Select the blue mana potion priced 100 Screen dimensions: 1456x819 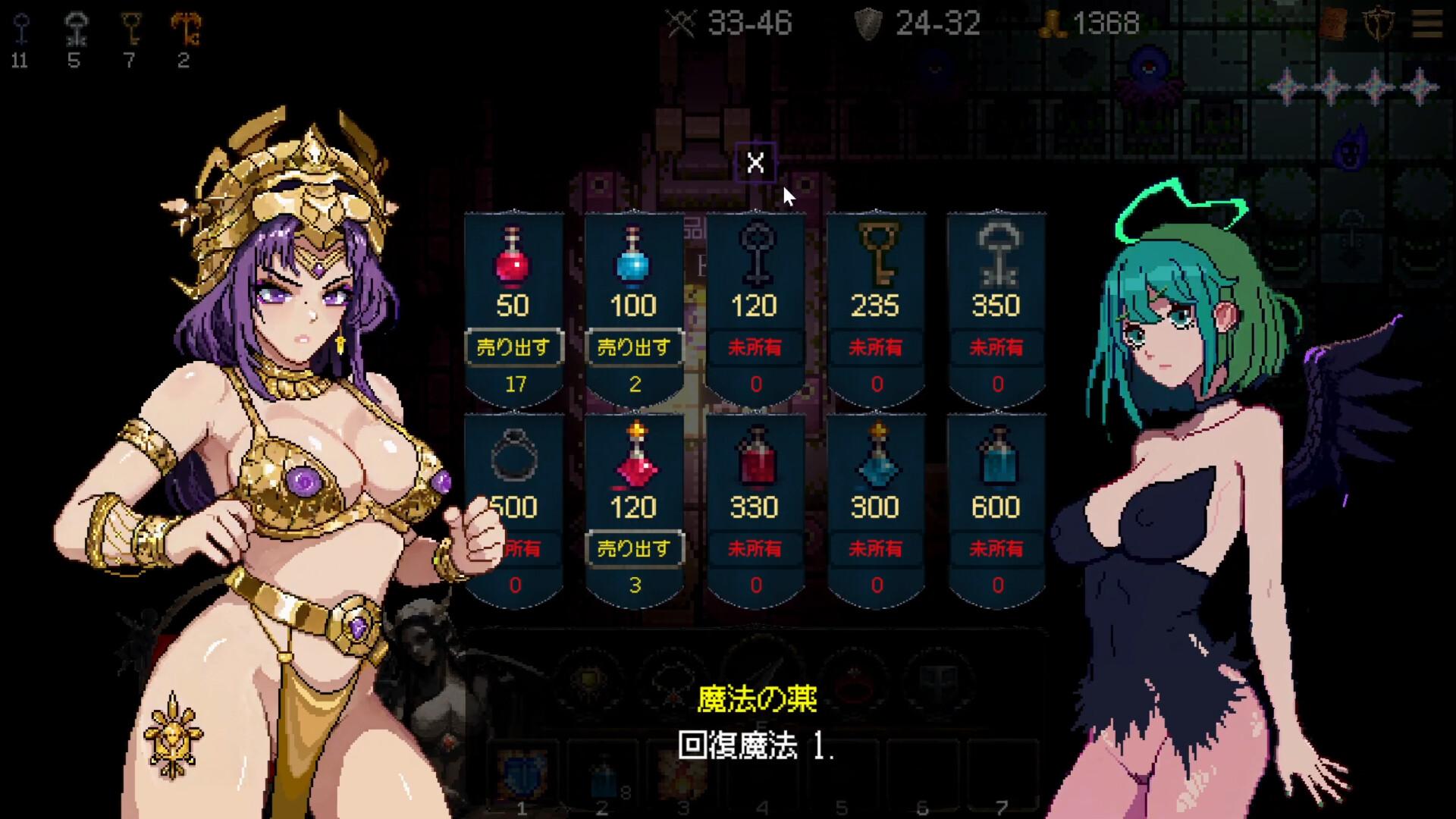point(635,262)
